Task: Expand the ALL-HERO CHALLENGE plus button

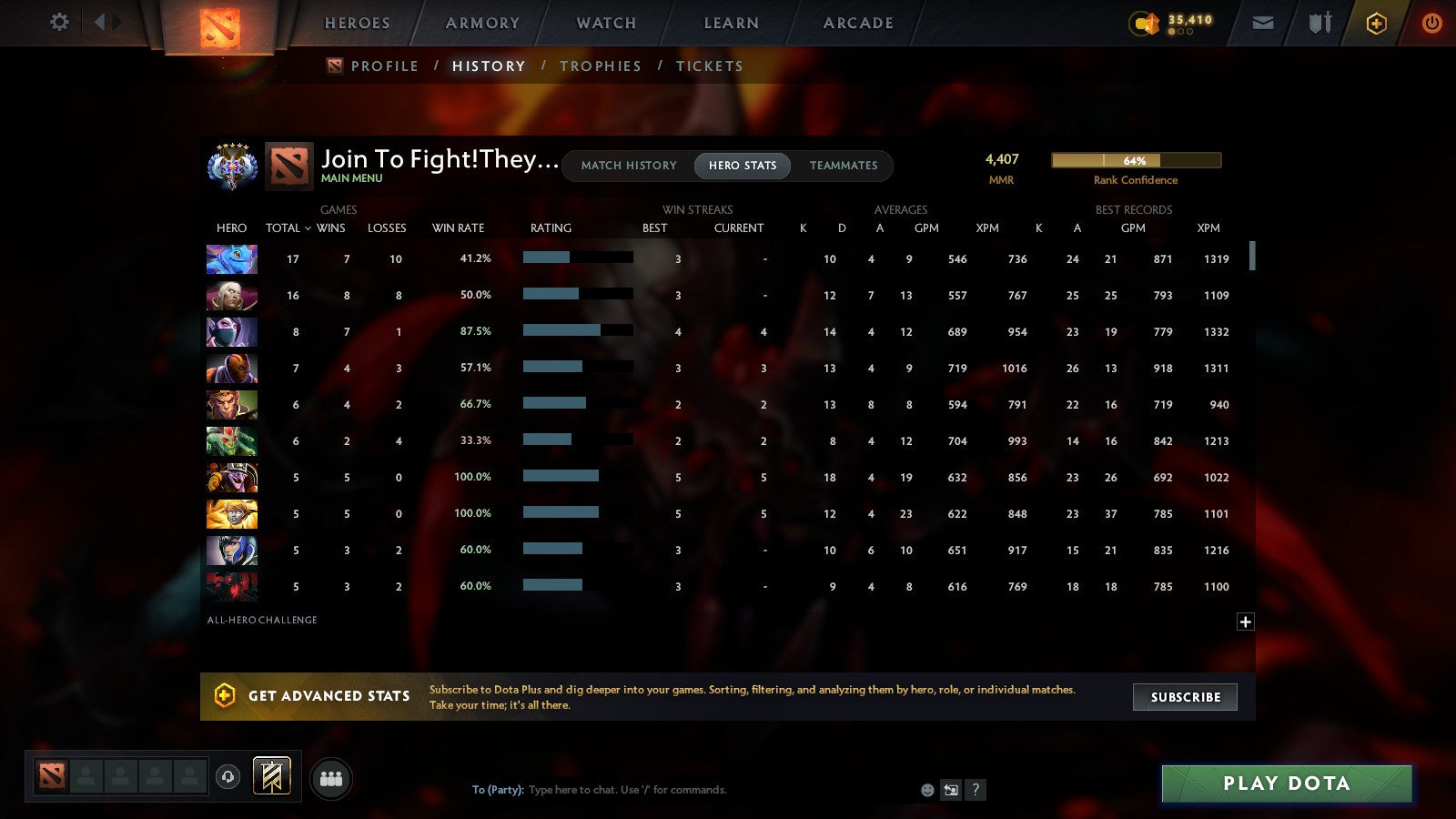Action: (x=1245, y=622)
